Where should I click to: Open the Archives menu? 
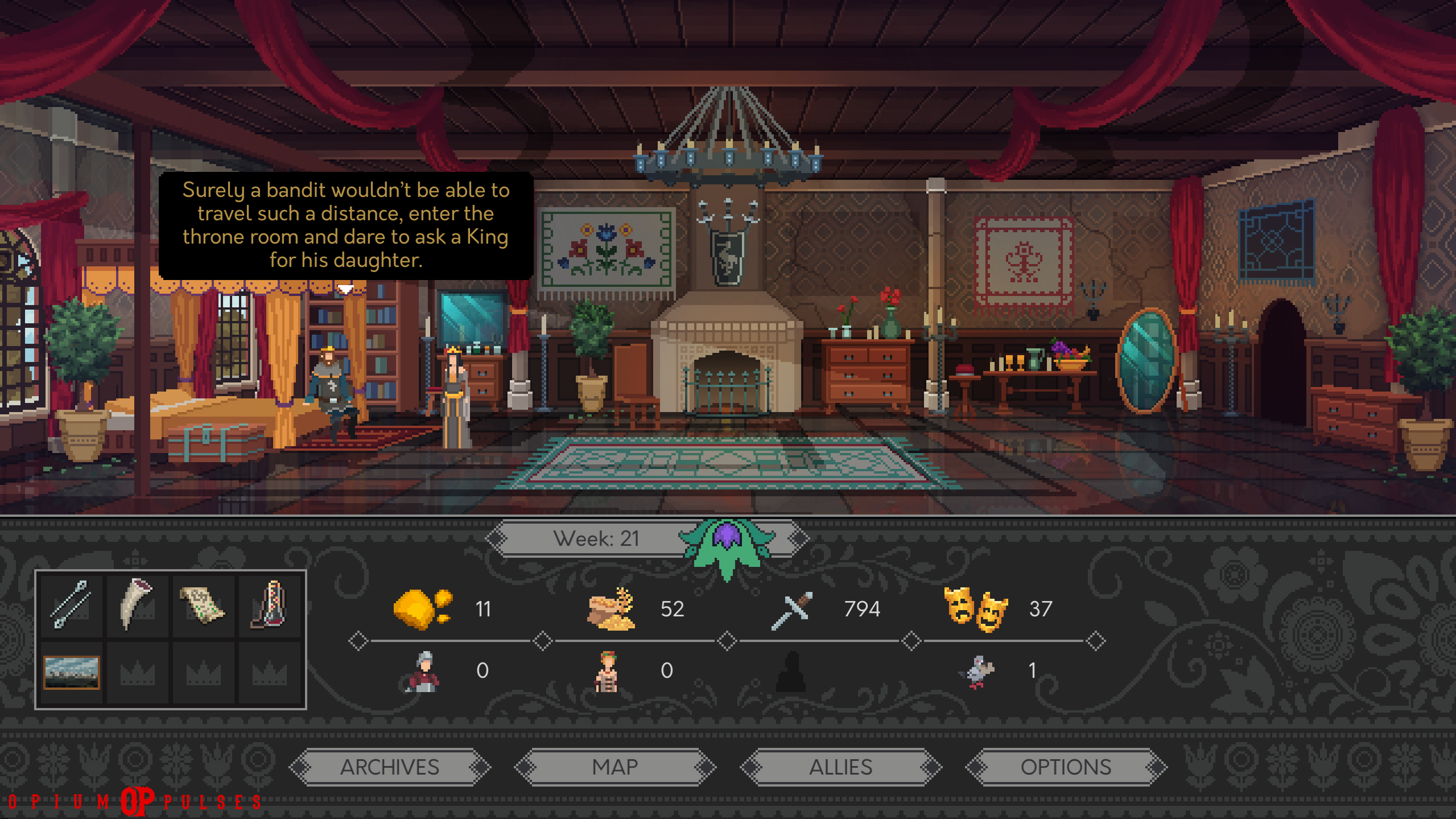point(390,767)
